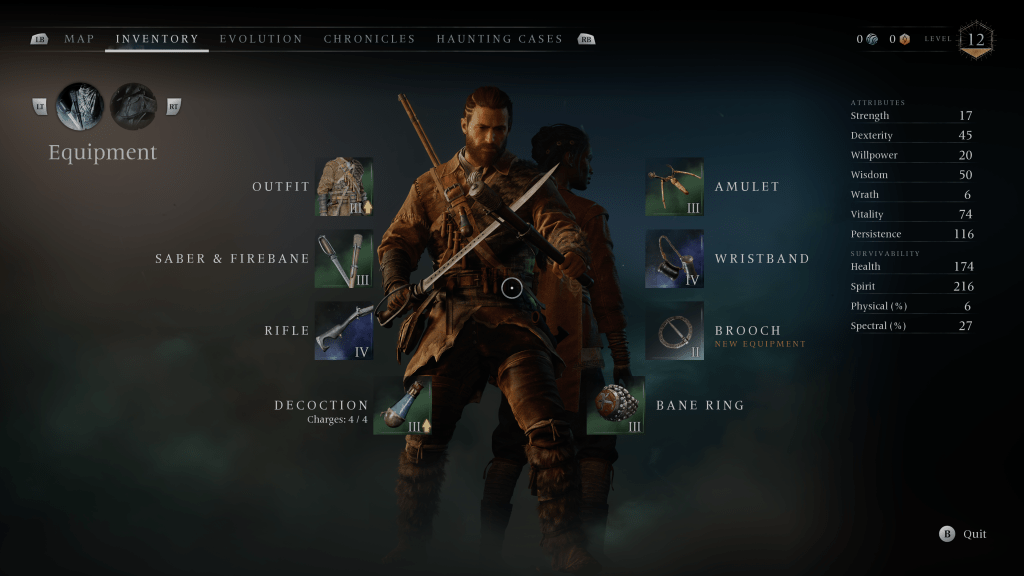1024x576 pixels.
Task: Switch to the Equipment category icon
Action: click(81, 106)
